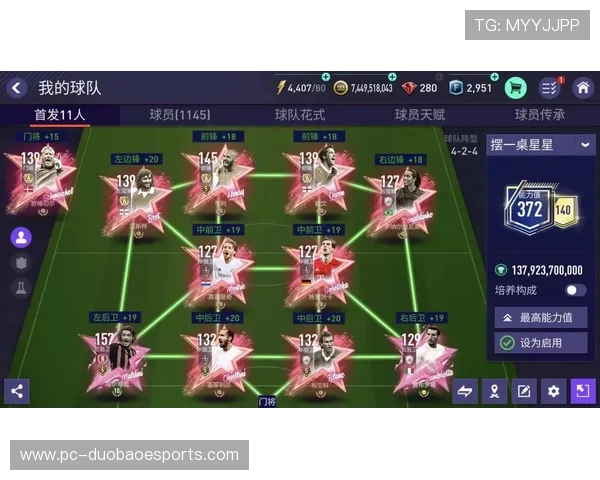This screenshot has width=600, height=480.
Task: Expand view with purple fullscreen icon
Action: tap(583, 391)
